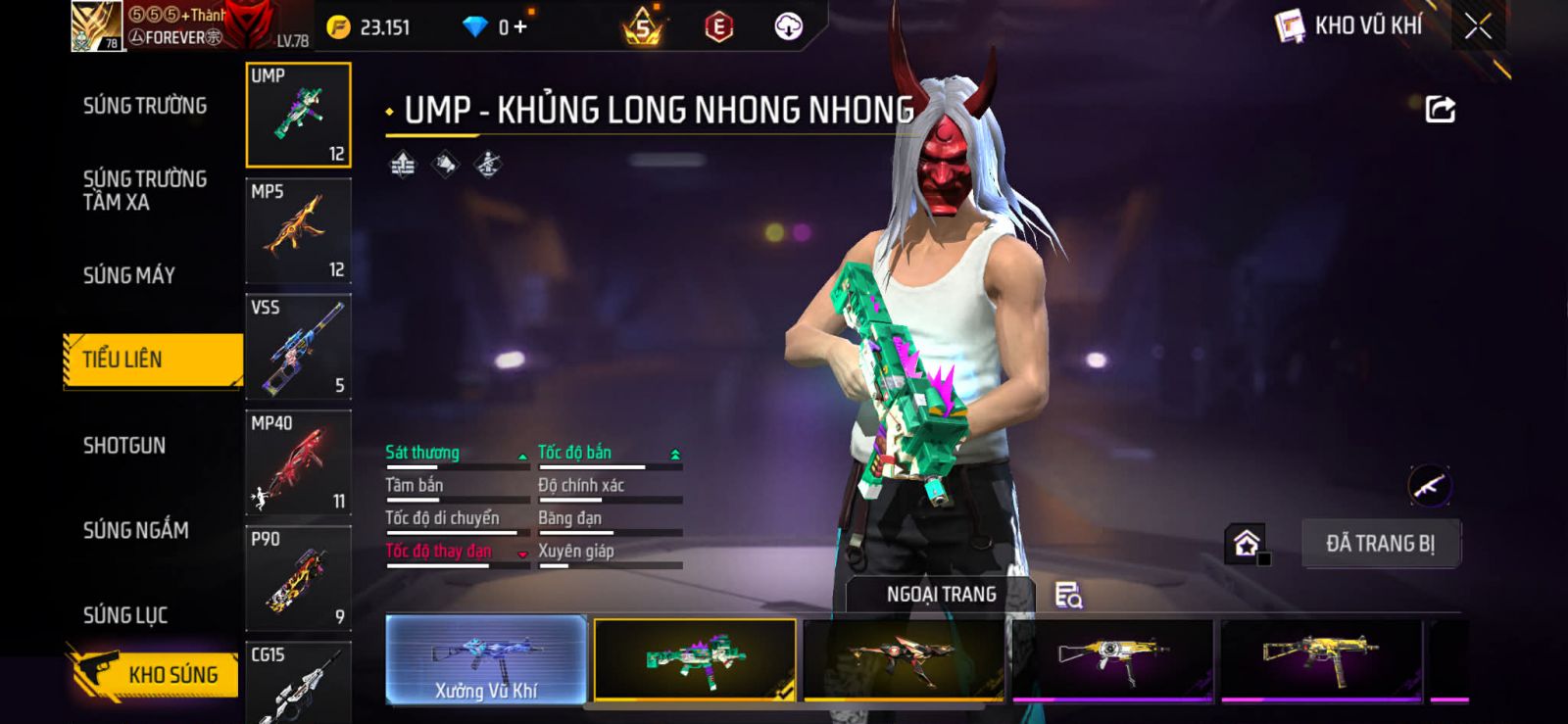Close the weapon armory screen
Image resolution: width=1568 pixels, height=724 pixels.
pyautogui.click(x=1478, y=26)
